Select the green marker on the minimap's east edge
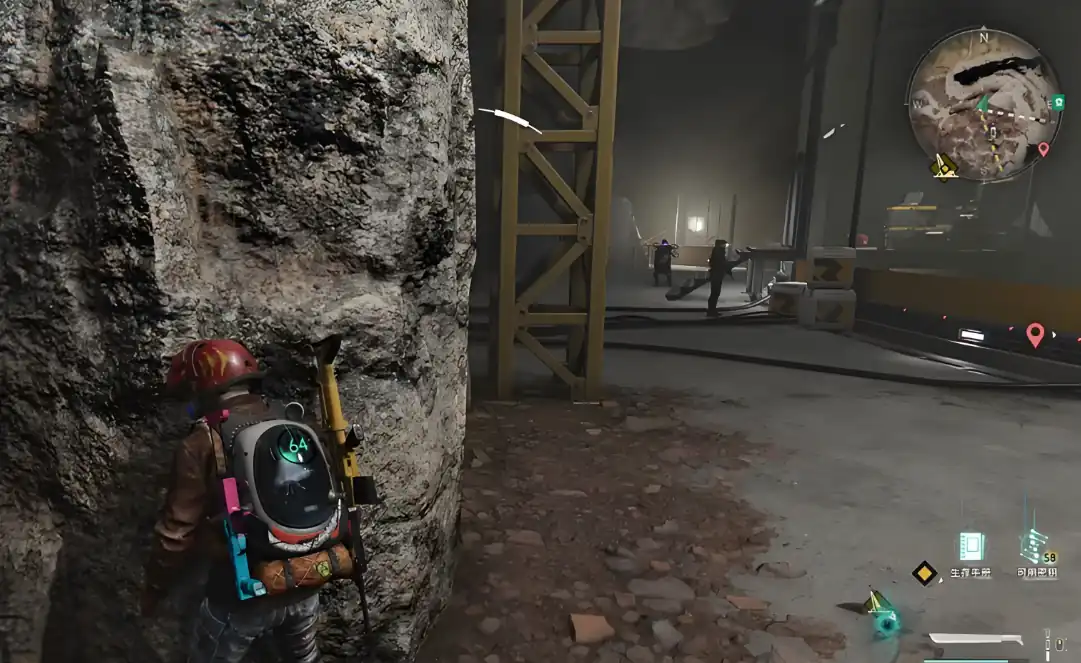The width and height of the screenshot is (1081, 663). pyautogui.click(x=1058, y=102)
